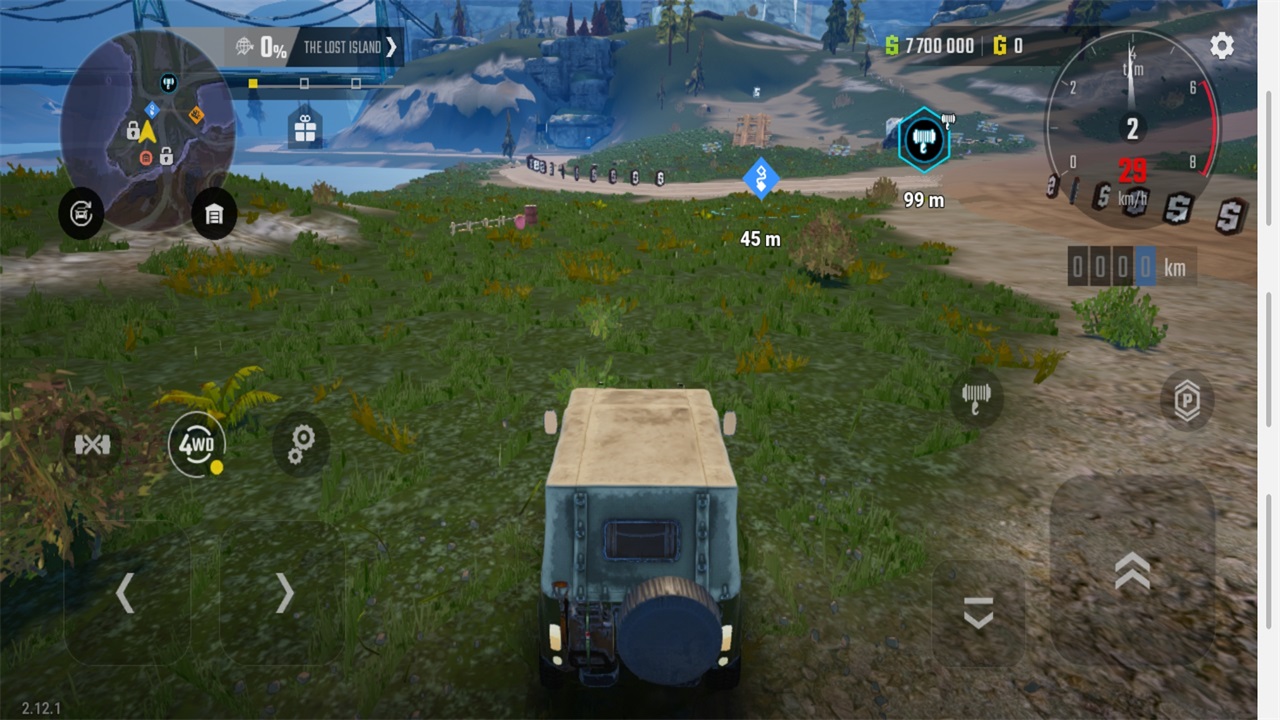Engage the differential lock toggle
This screenshot has height=720, width=1280.
[x=93, y=445]
